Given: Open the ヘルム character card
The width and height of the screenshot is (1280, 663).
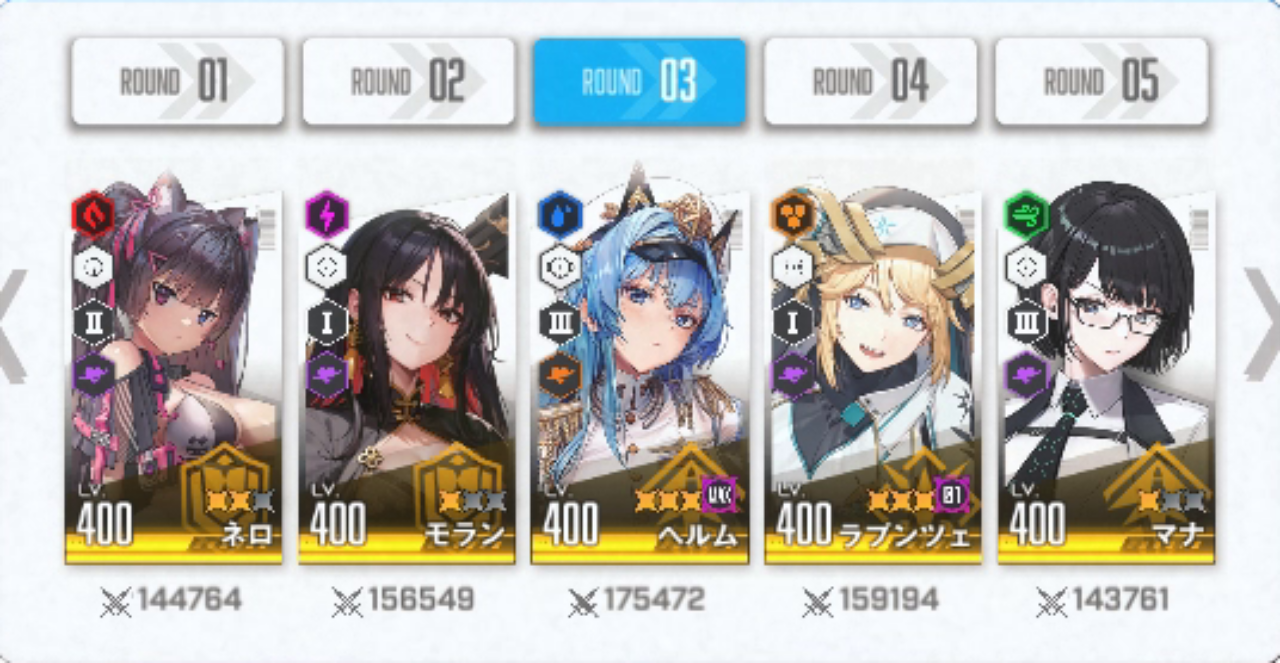Looking at the screenshot, I should [x=639, y=375].
